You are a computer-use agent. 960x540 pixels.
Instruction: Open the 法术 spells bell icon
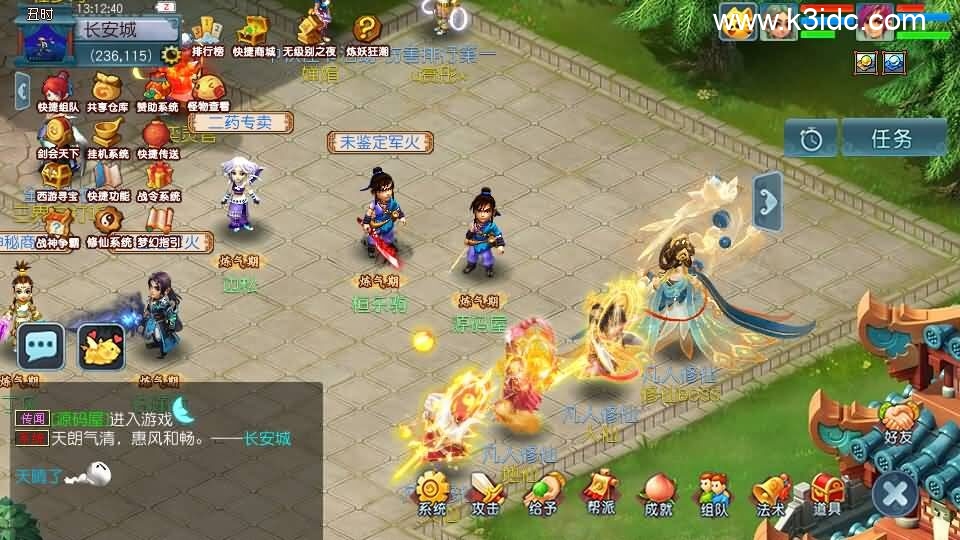pyautogui.click(x=770, y=490)
